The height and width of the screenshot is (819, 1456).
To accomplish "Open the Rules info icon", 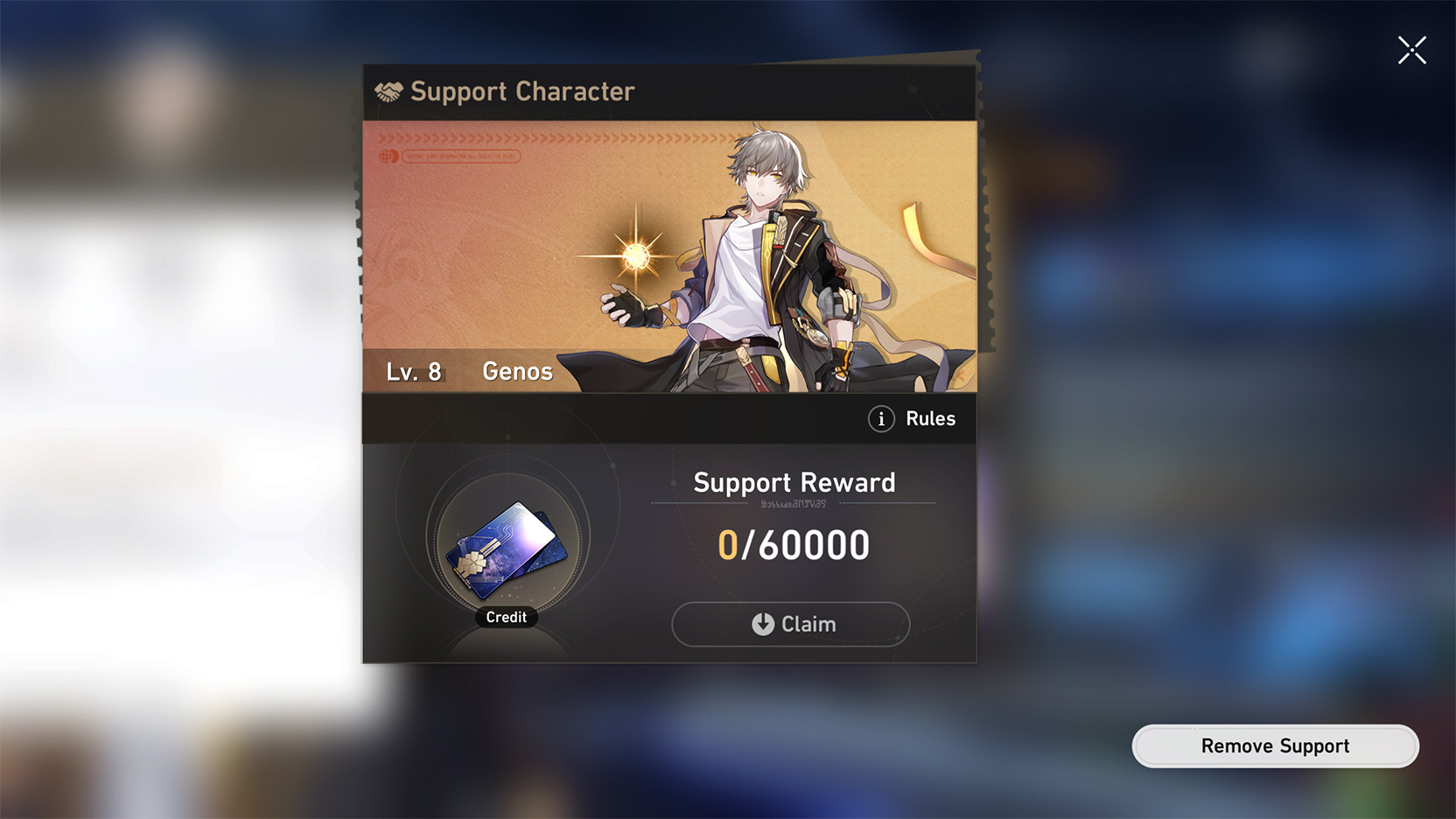I will click(x=879, y=419).
